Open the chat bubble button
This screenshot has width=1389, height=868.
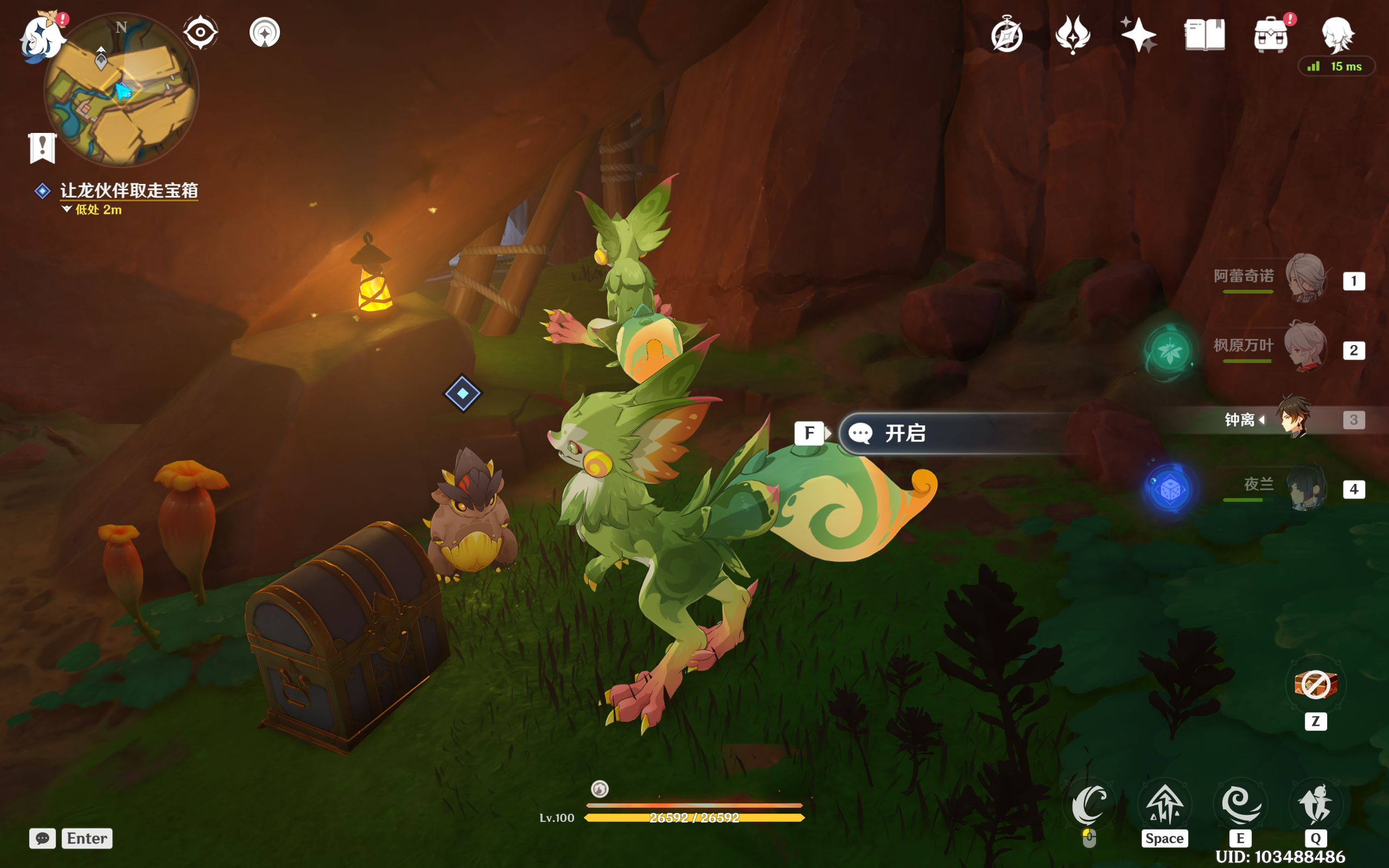[42, 838]
